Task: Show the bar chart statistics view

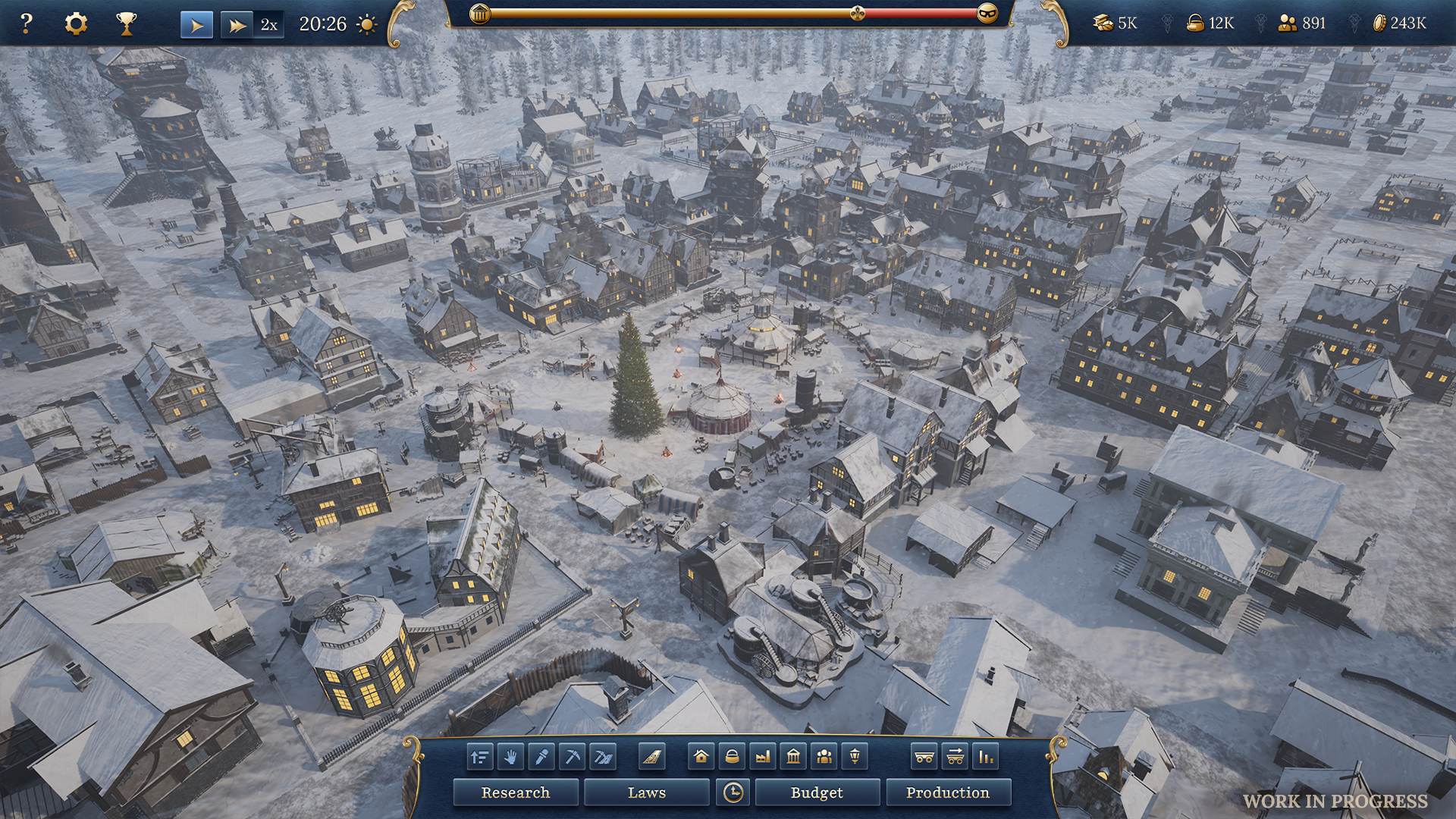Action: point(985,757)
